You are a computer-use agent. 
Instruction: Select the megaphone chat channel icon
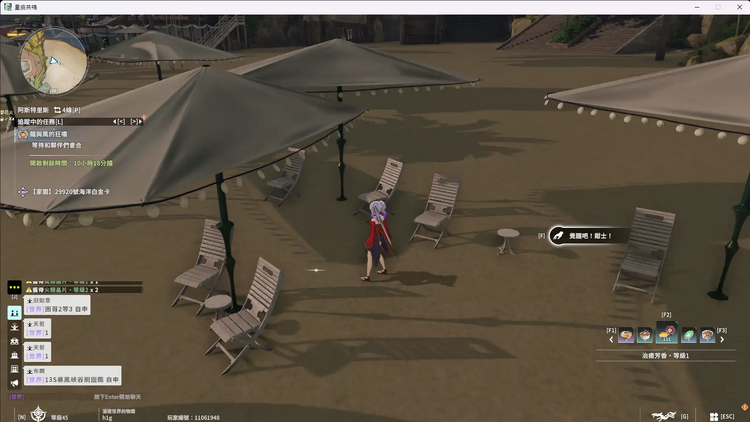tap(14, 383)
